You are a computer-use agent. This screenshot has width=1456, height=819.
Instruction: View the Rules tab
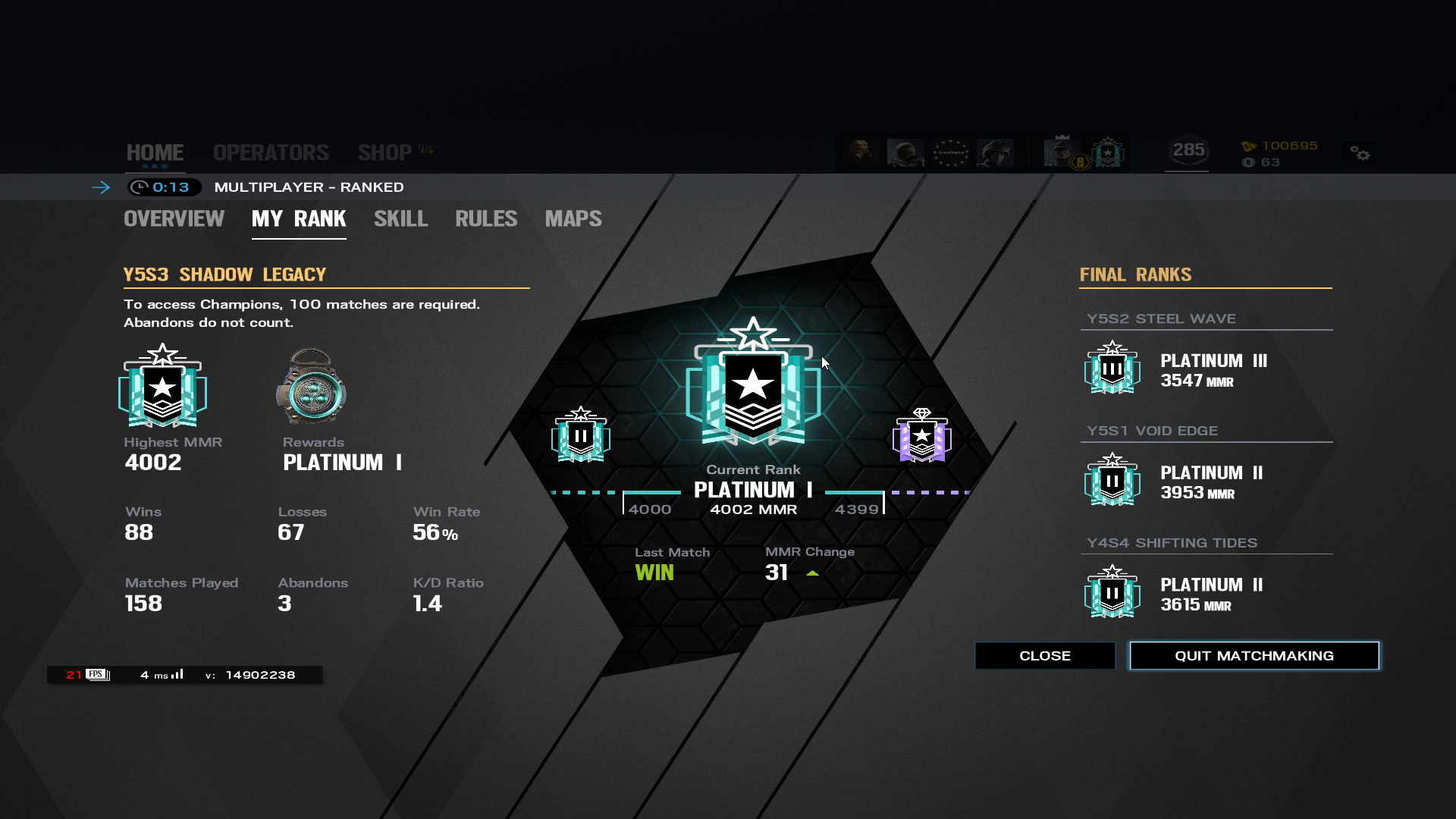[x=486, y=219]
